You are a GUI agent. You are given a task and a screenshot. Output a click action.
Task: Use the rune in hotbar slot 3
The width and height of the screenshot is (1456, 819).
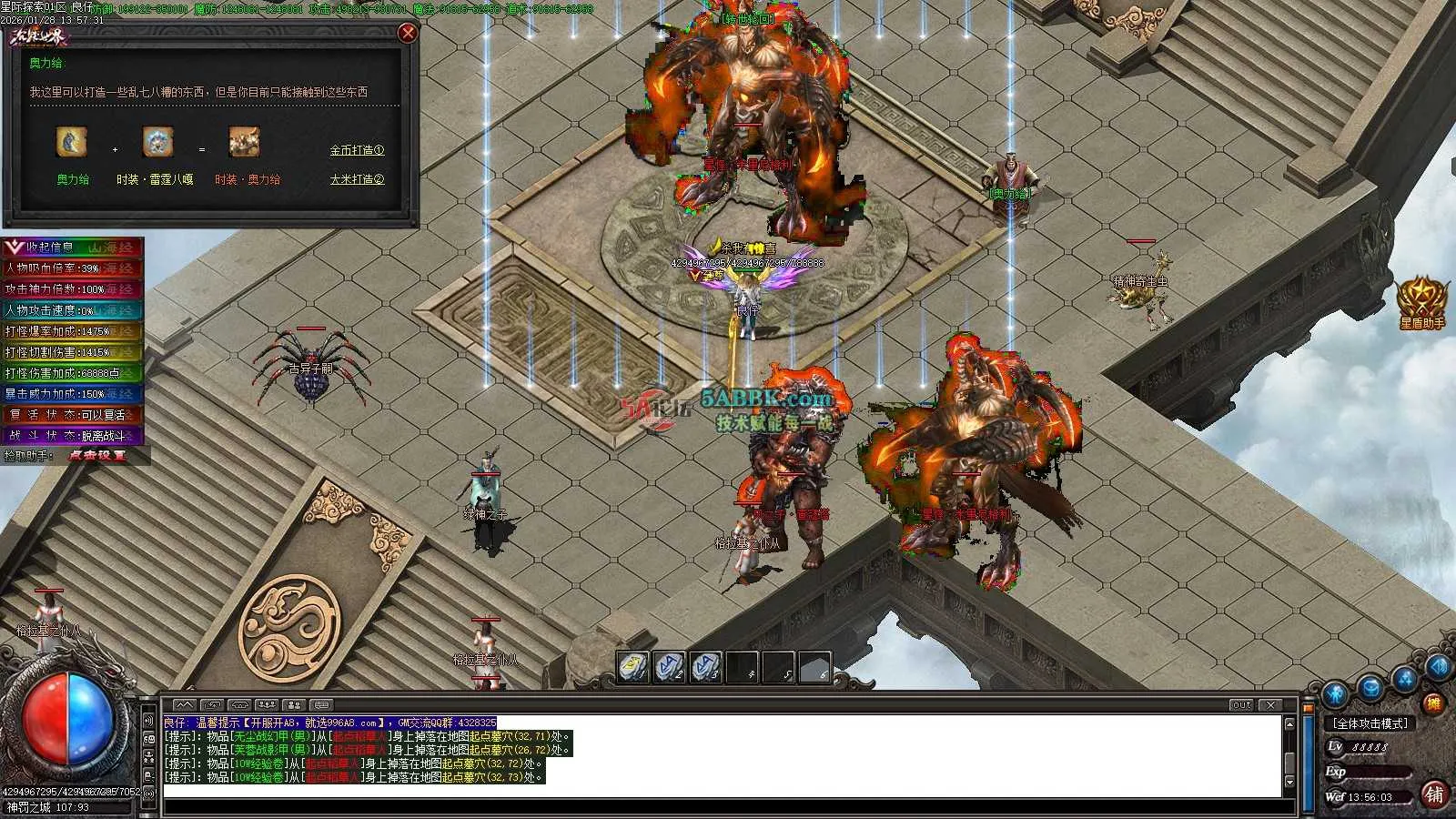click(x=705, y=667)
